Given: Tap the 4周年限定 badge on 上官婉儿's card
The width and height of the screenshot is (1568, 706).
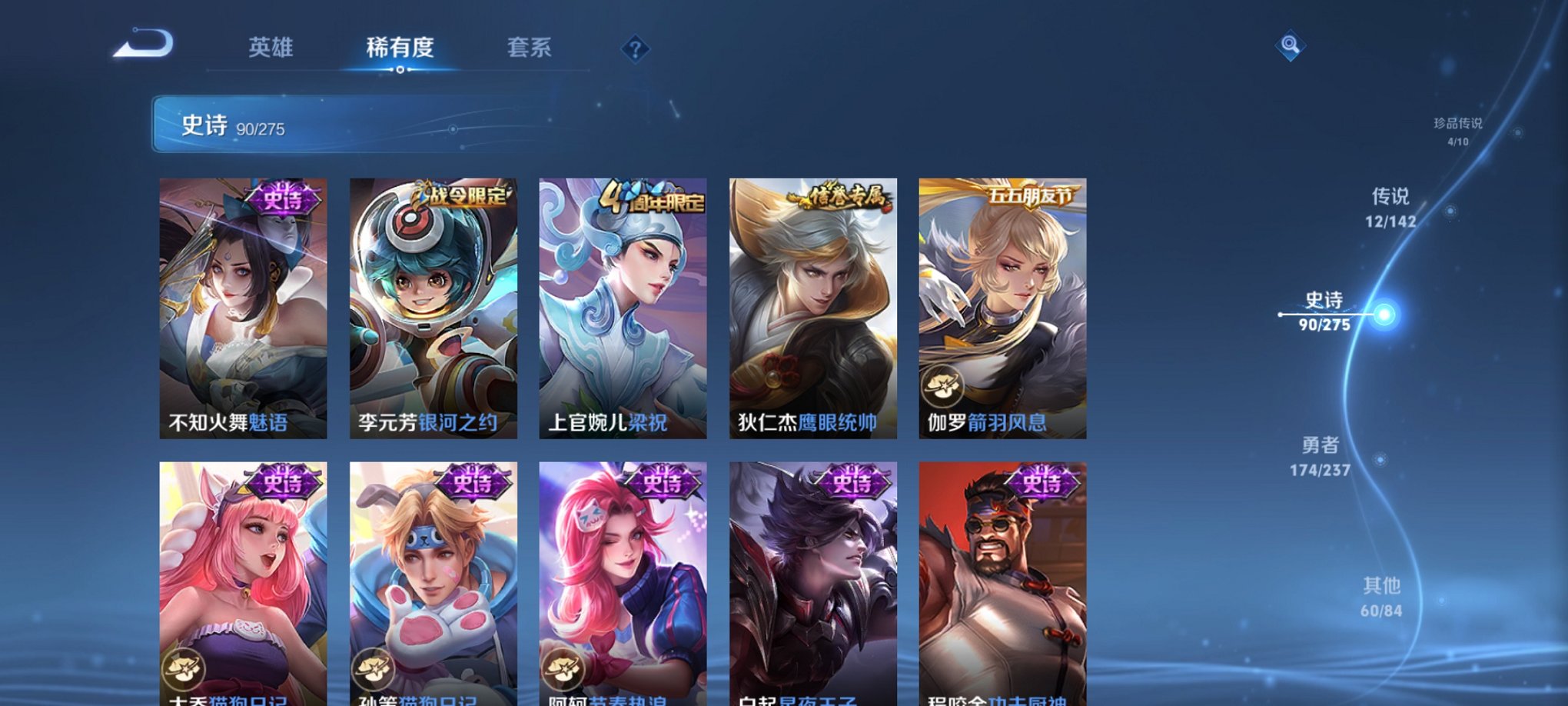Looking at the screenshot, I should [x=649, y=198].
